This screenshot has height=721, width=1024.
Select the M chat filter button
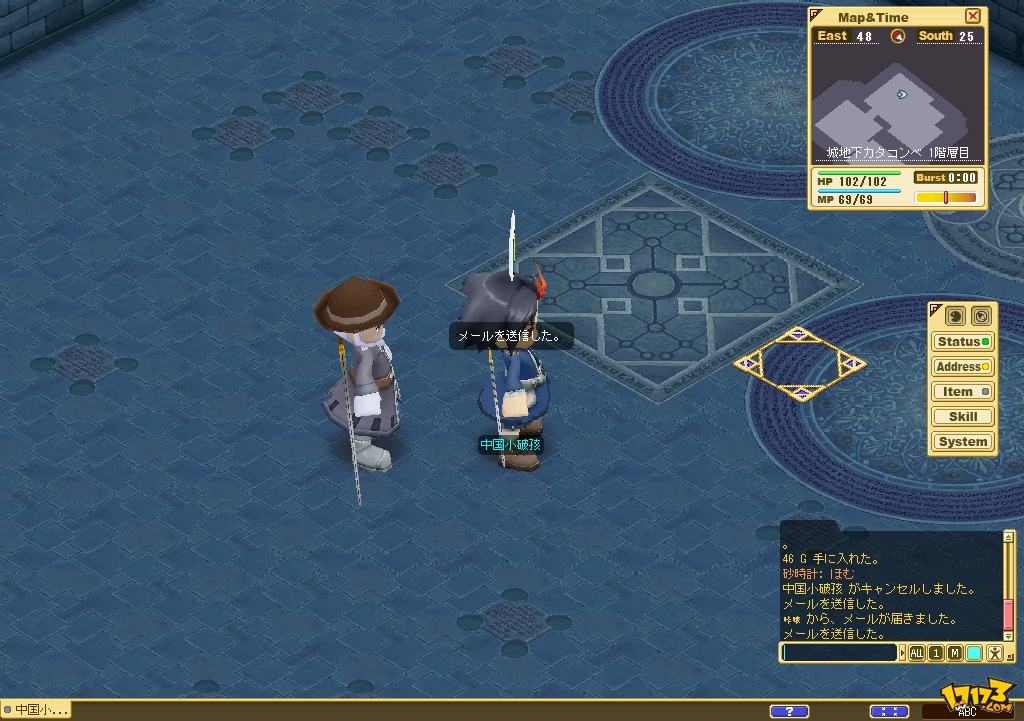[955, 653]
